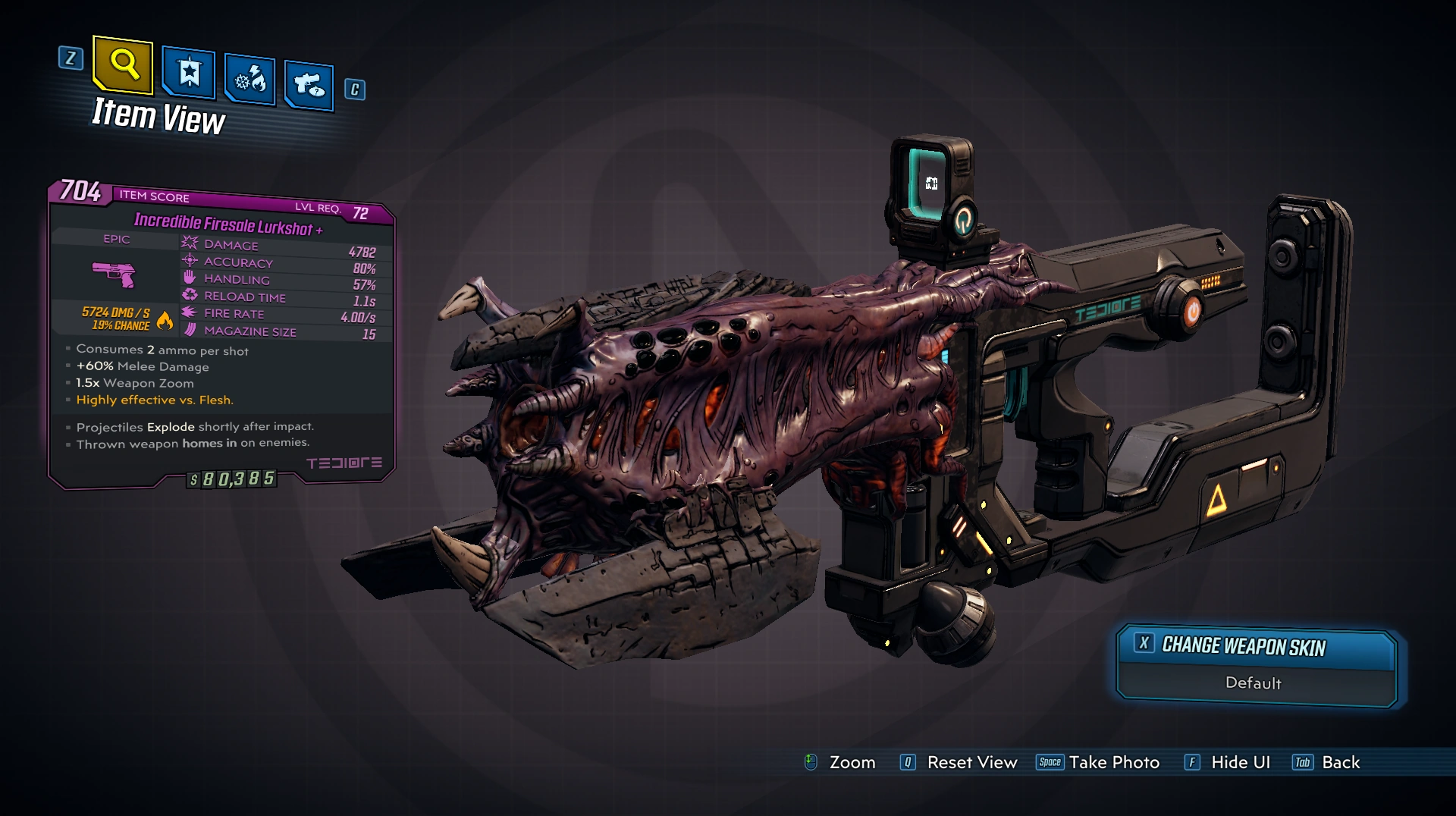Go Back from the item view

[1327, 762]
